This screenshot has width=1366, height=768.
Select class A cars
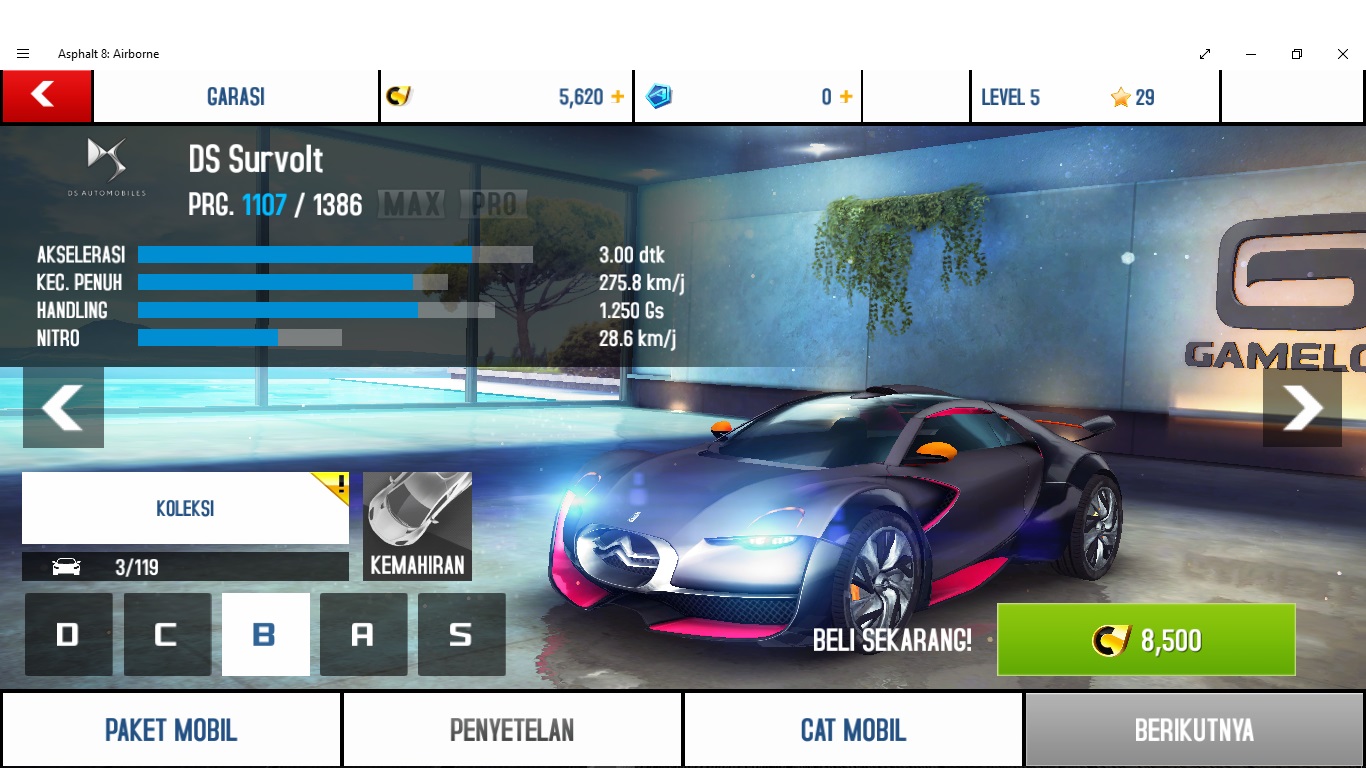tap(363, 634)
